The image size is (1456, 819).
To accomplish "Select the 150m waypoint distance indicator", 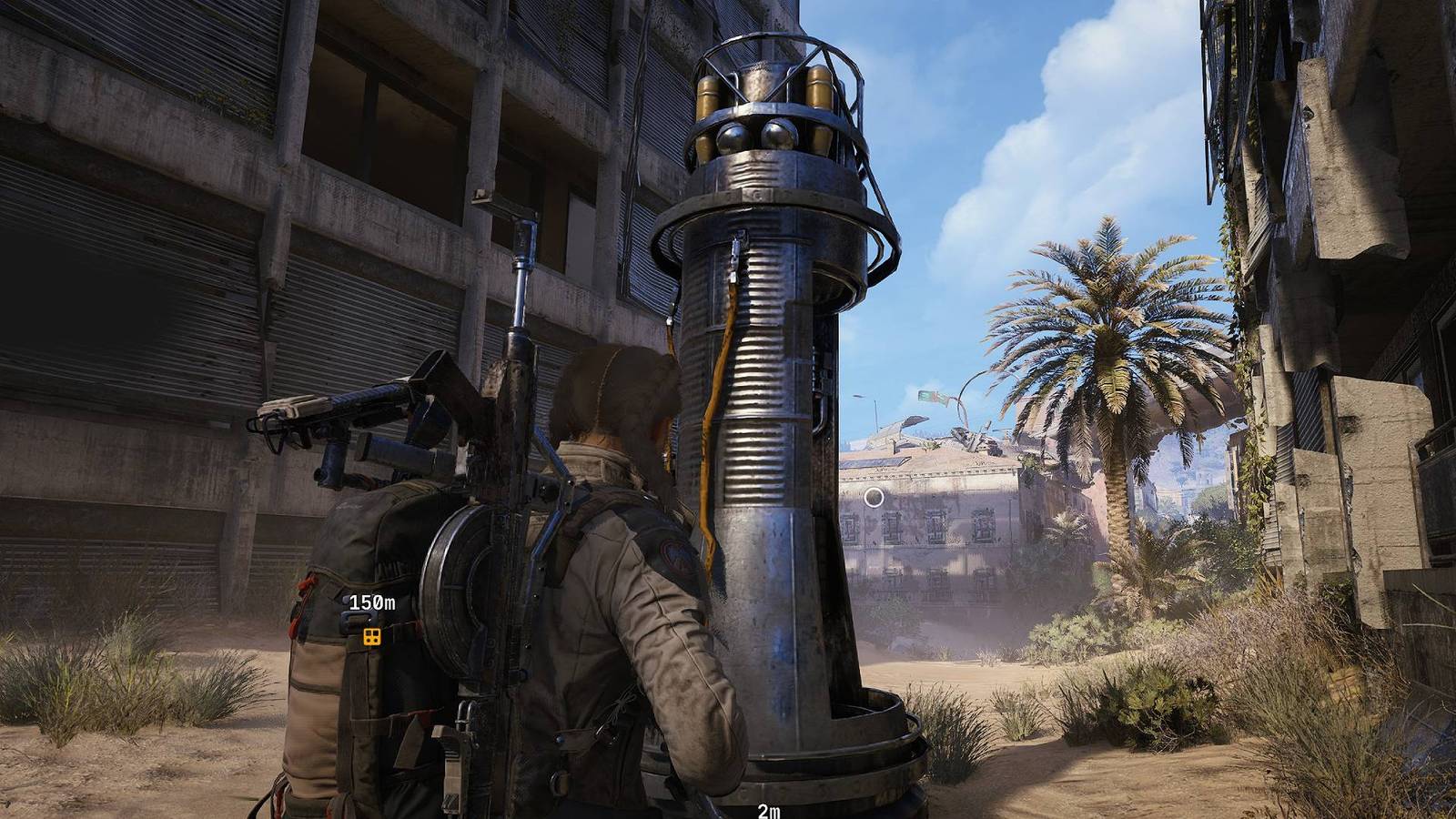I will (x=374, y=601).
